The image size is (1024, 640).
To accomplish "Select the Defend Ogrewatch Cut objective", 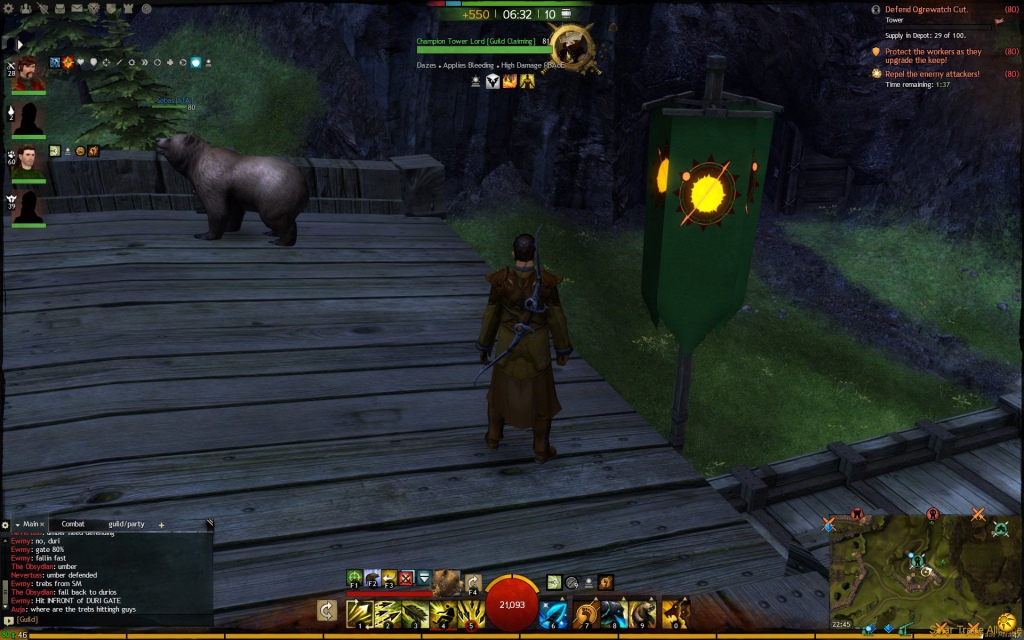I will [x=925, y=9].
